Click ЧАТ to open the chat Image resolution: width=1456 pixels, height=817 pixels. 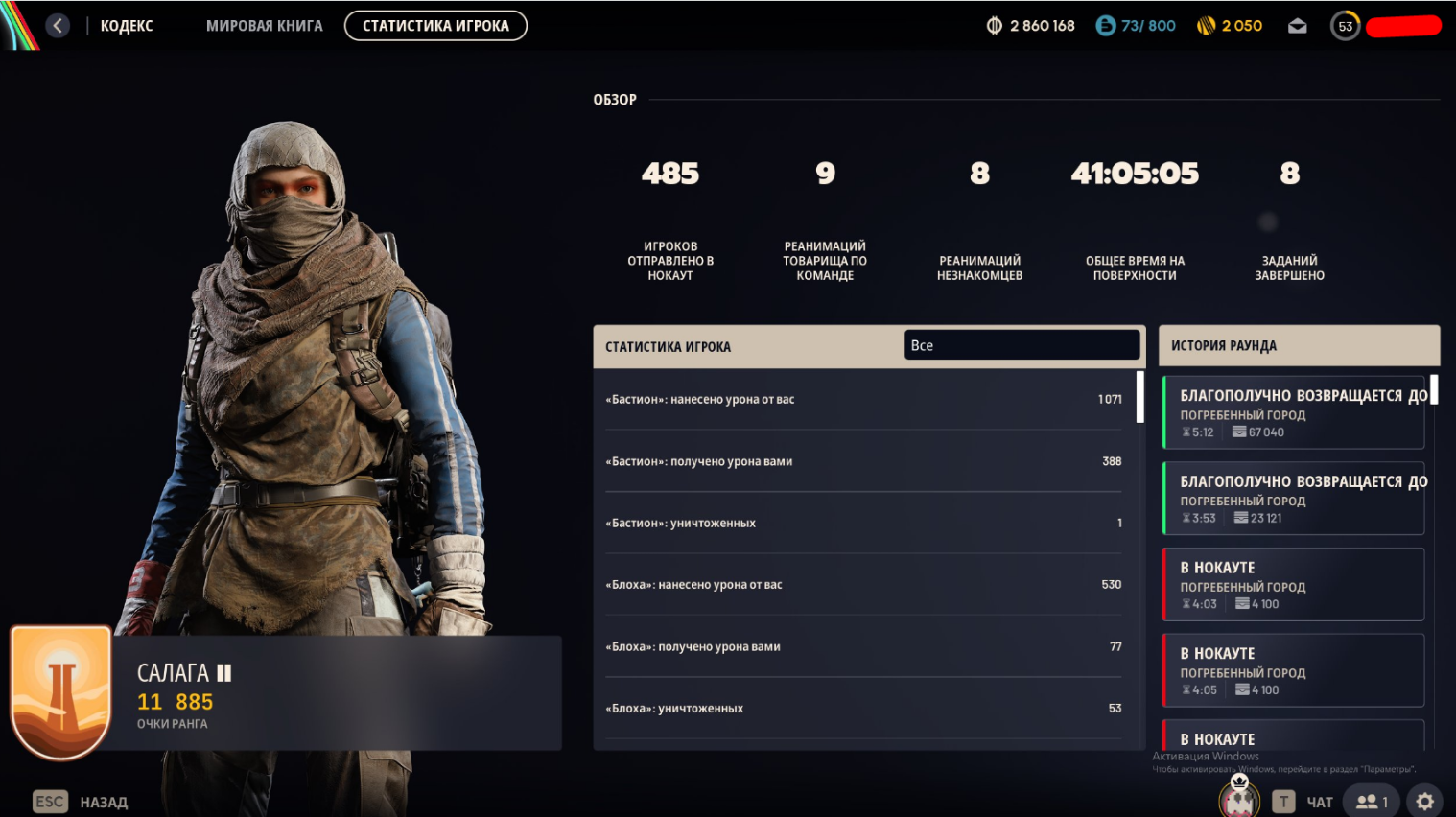[x=1319, y=802]
